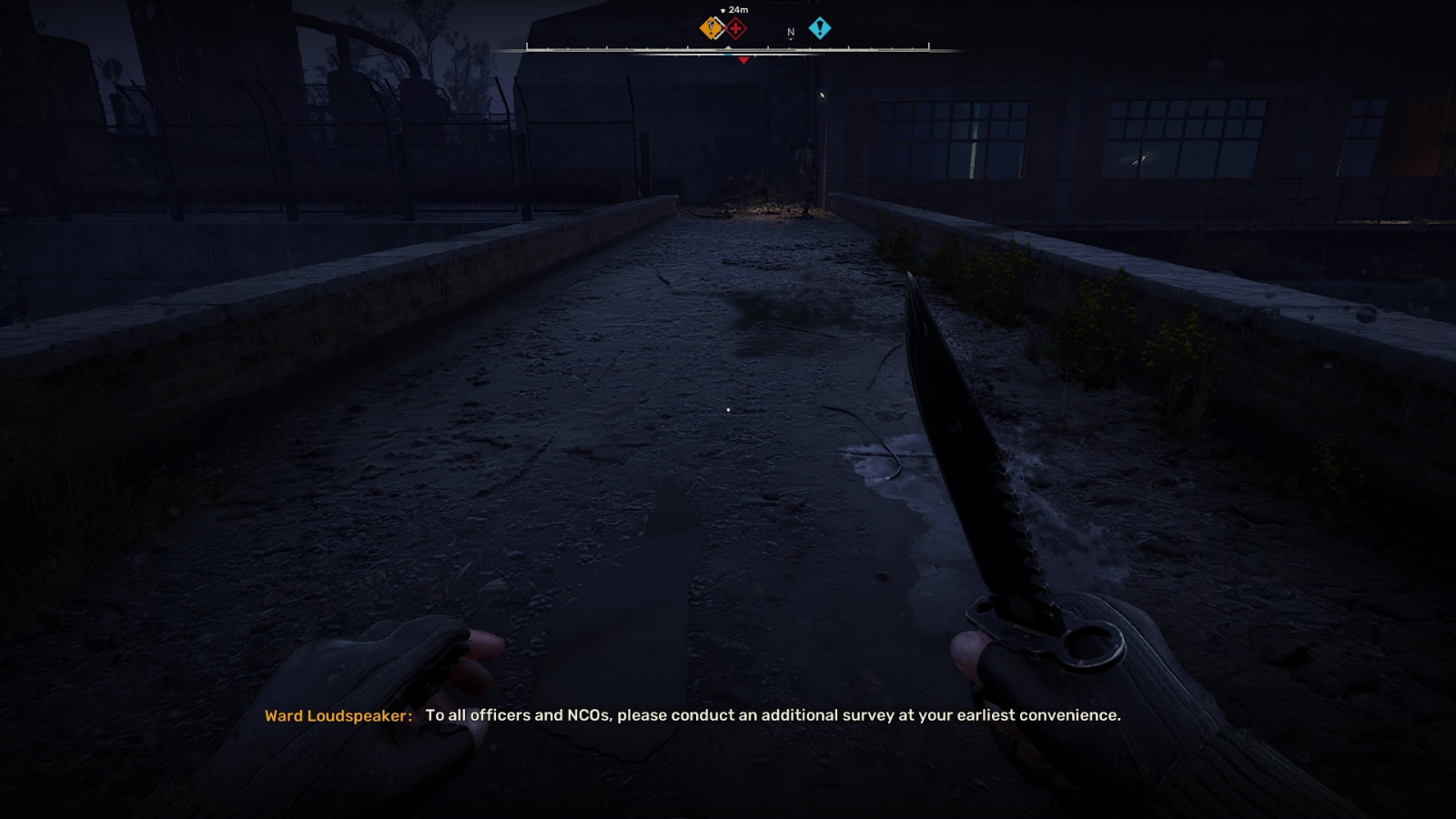Viewport: 1456px width, 819px height.
Task: Click the red medical cross marker
Action: pyautogui.click(x=735, y=27)
